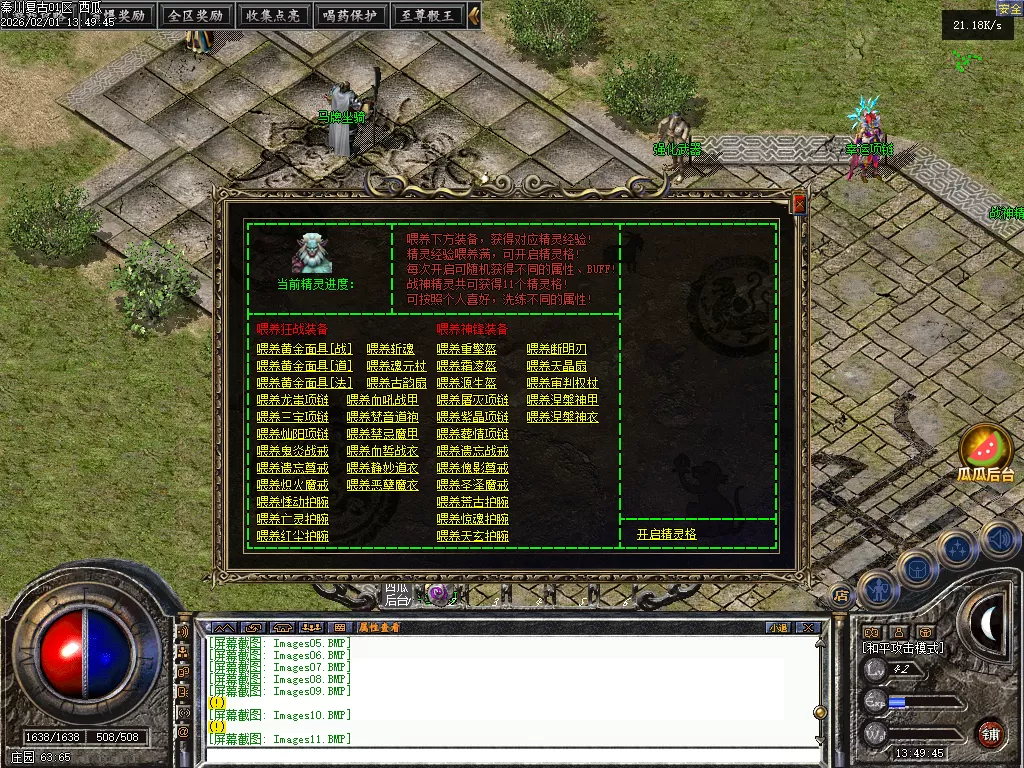
Task: Collapse the top button bar arrow
Action: tap(474, 15)
